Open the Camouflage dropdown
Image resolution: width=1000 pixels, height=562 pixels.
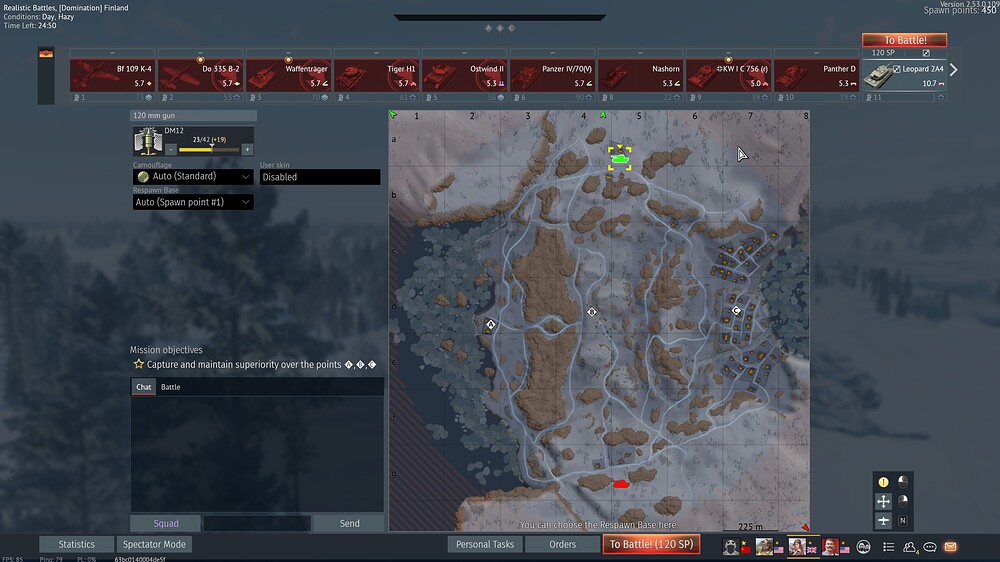(193, 177)
